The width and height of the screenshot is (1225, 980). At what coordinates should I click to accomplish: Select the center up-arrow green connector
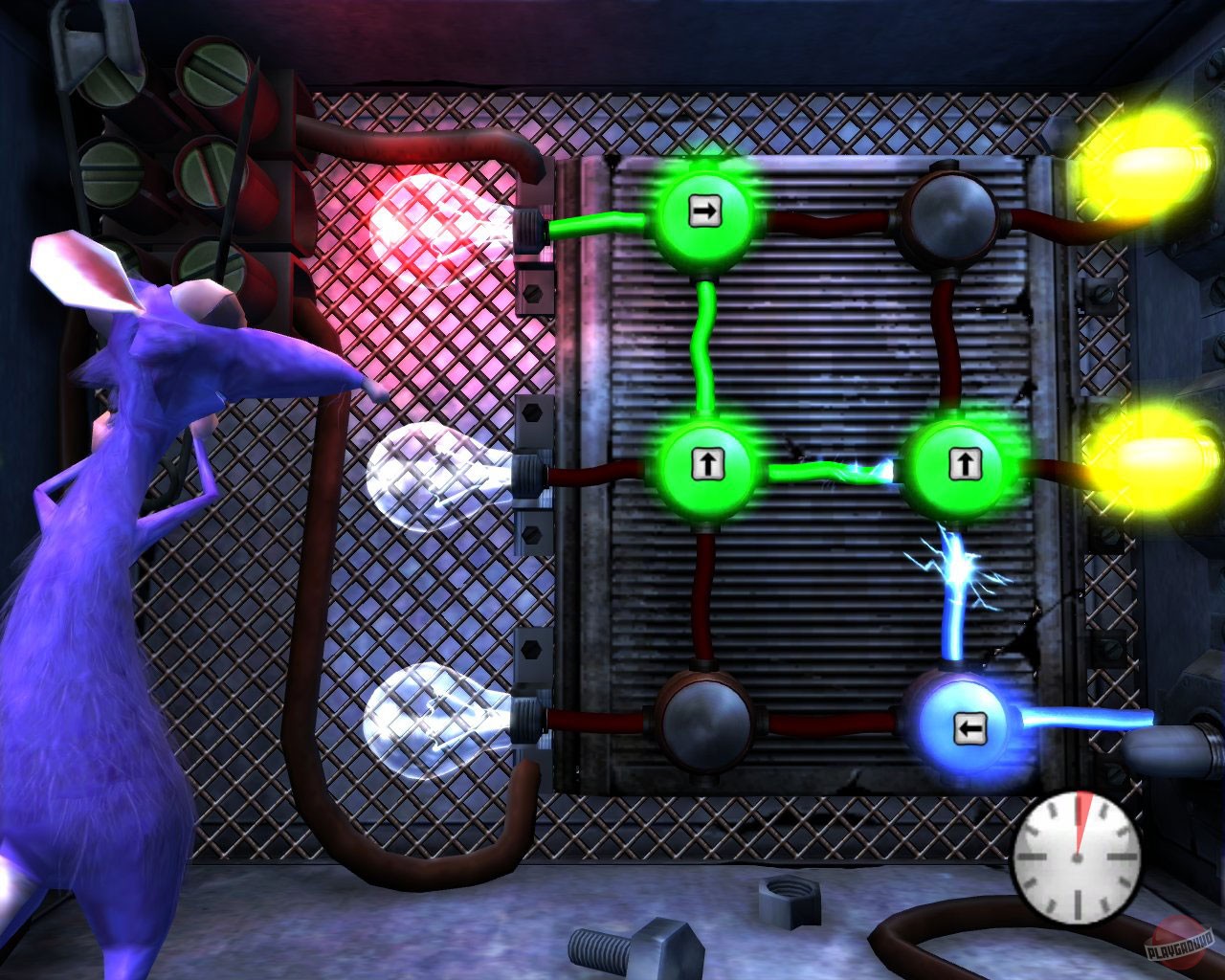(x=706, y=466)
